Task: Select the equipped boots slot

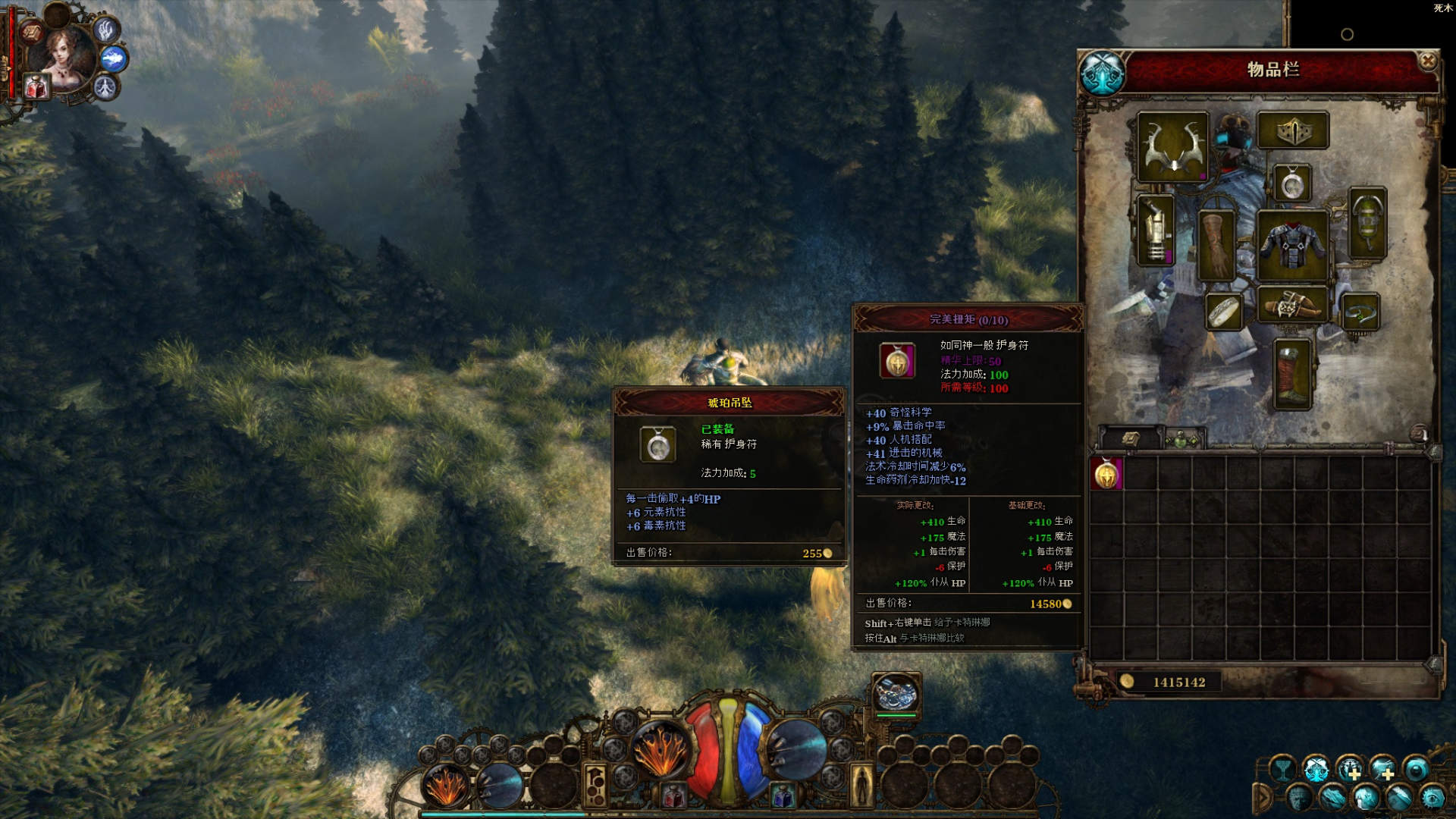Action: [x=1291, y=374]
